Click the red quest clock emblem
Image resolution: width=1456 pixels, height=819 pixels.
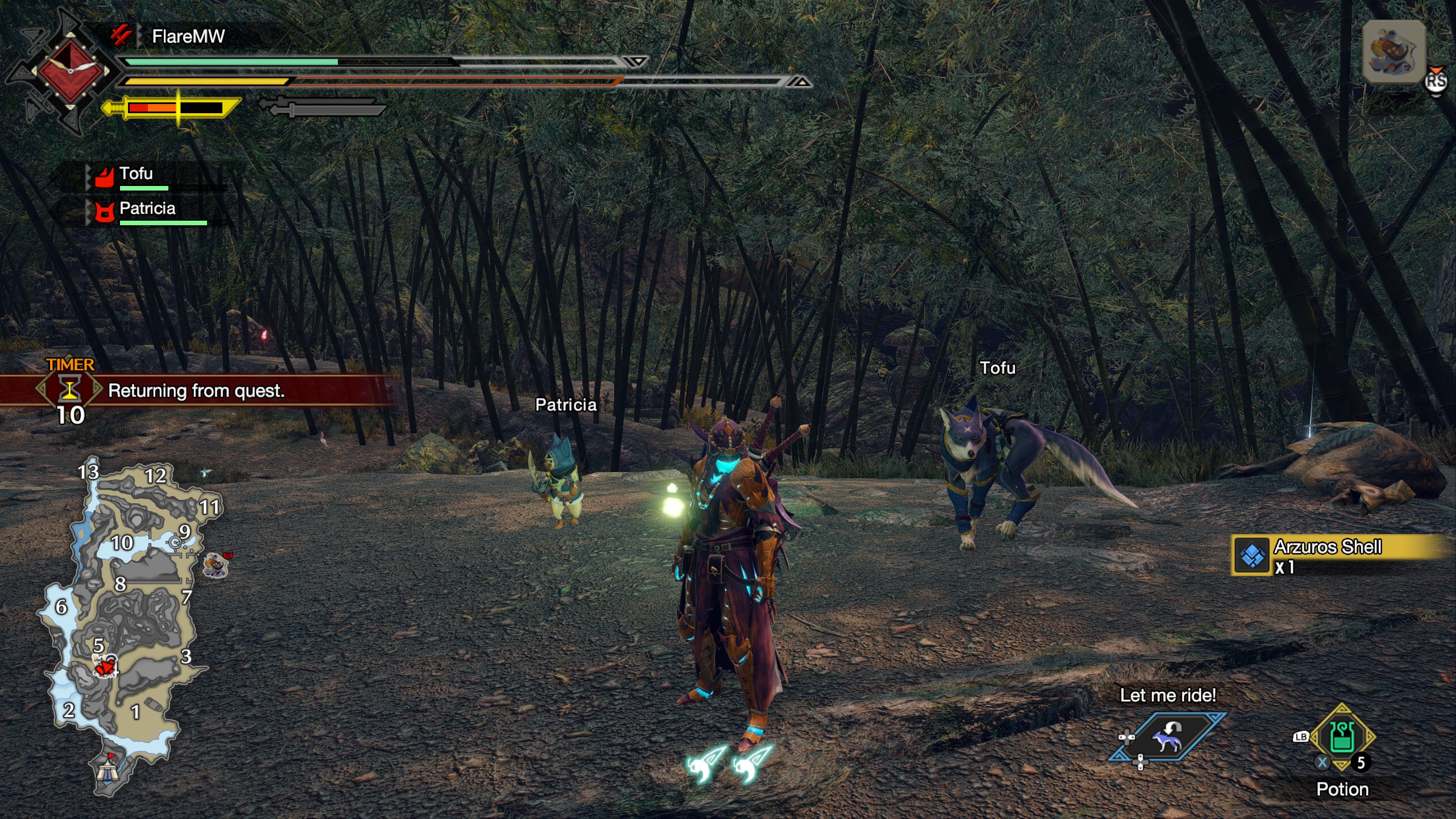pyautogui.click(x=71, y=71)
